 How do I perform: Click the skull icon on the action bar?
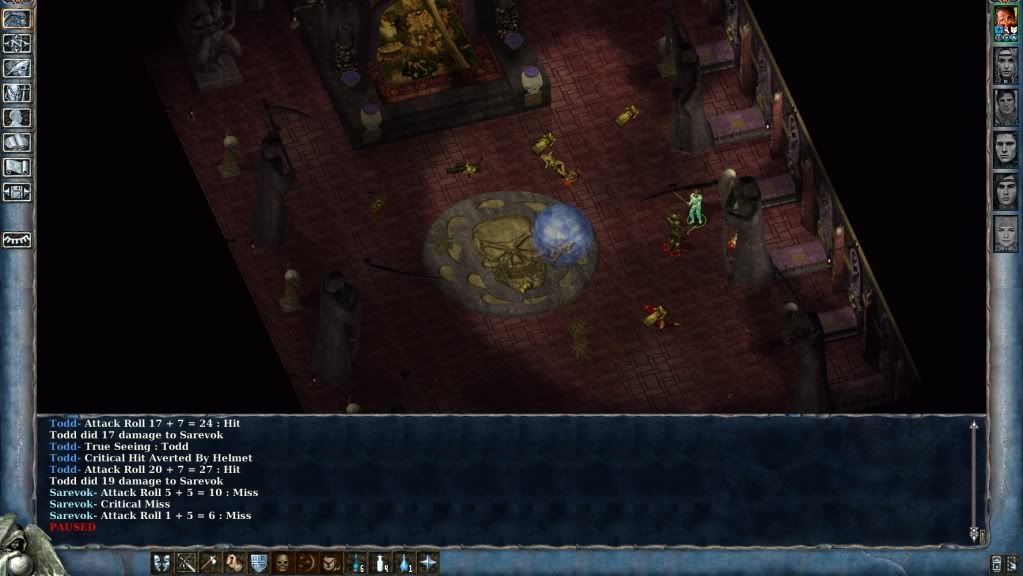pyautogui.click(x=283, y=563)
